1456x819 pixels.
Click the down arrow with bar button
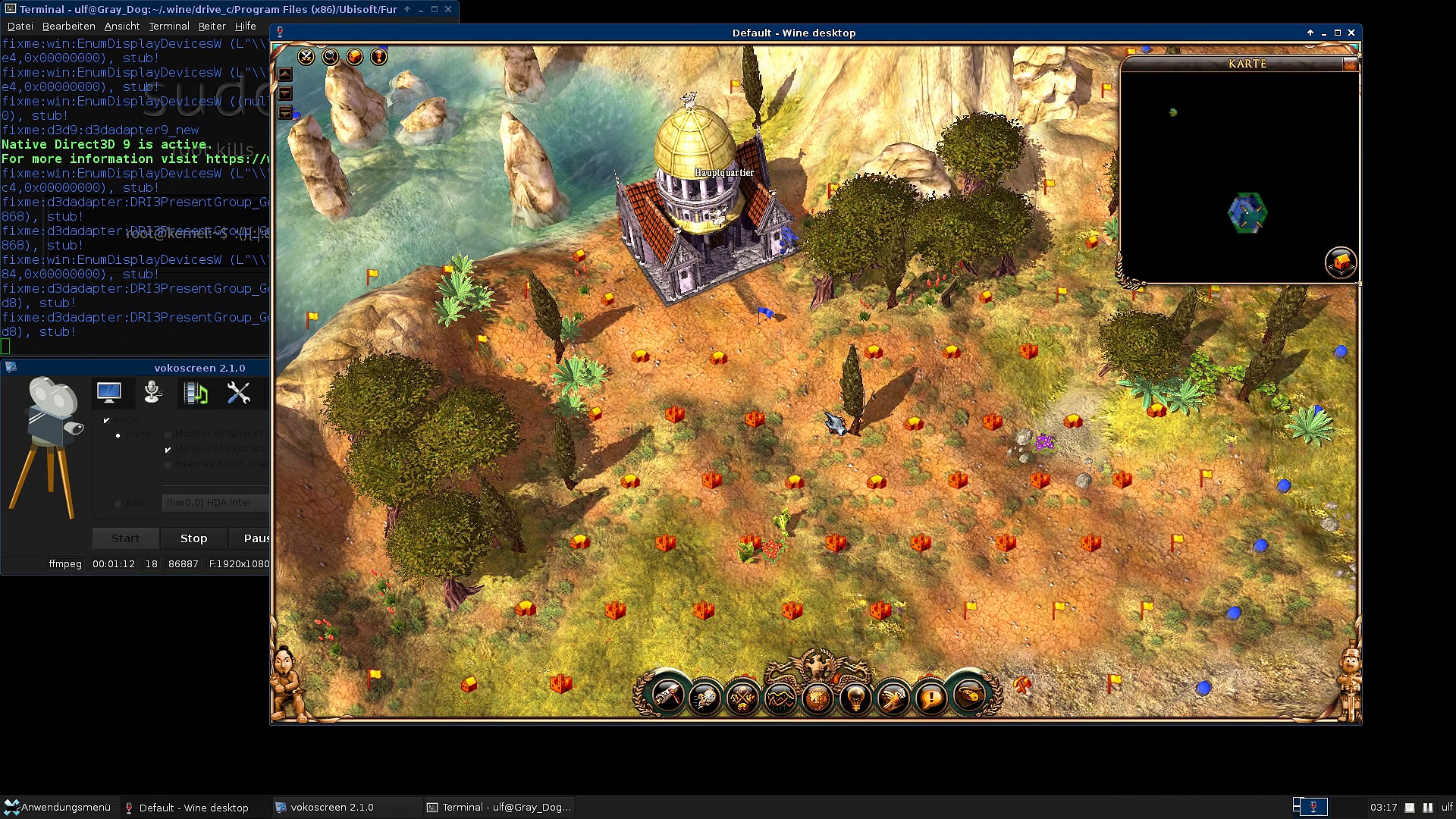point(285,112)
